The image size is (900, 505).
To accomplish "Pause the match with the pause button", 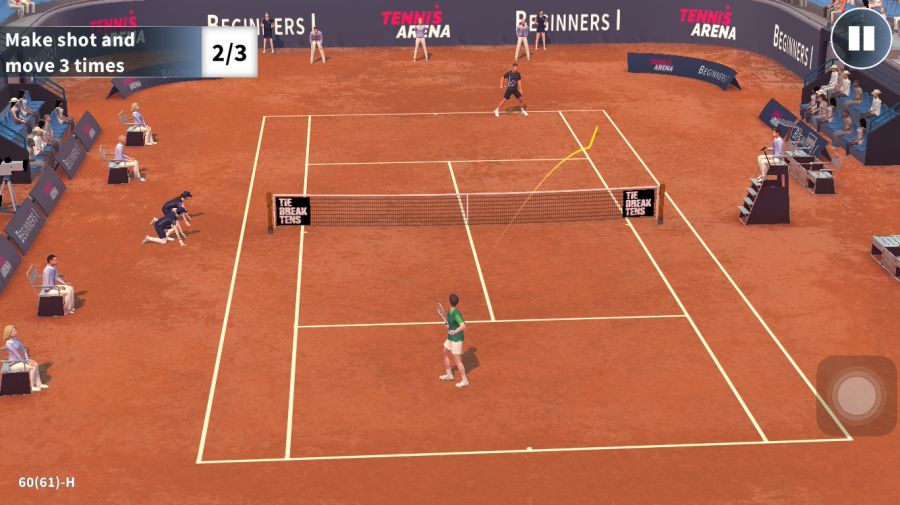I will pos(860,39).
